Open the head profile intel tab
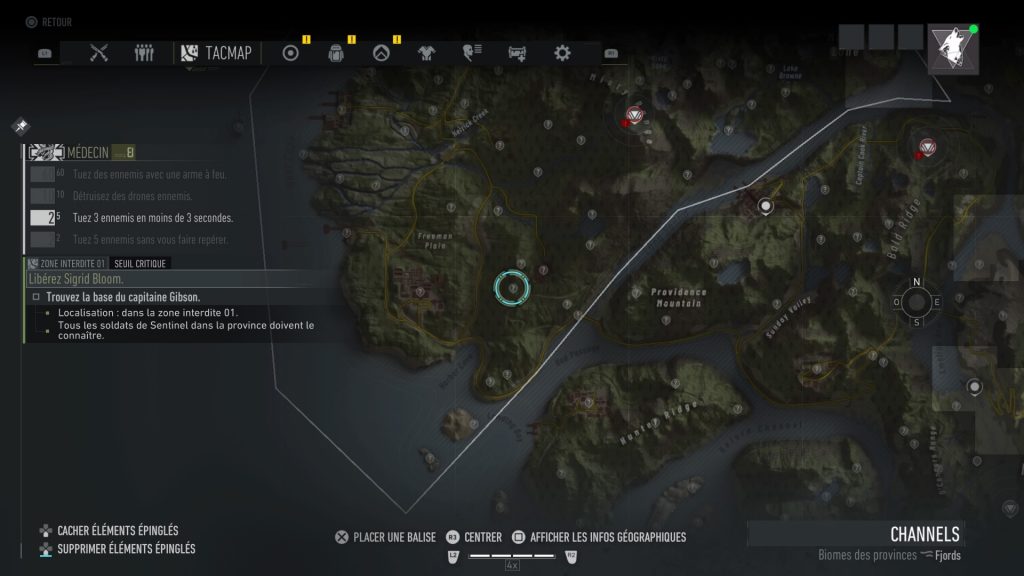Screen dimensions: 1024x576 pos(471,53)
